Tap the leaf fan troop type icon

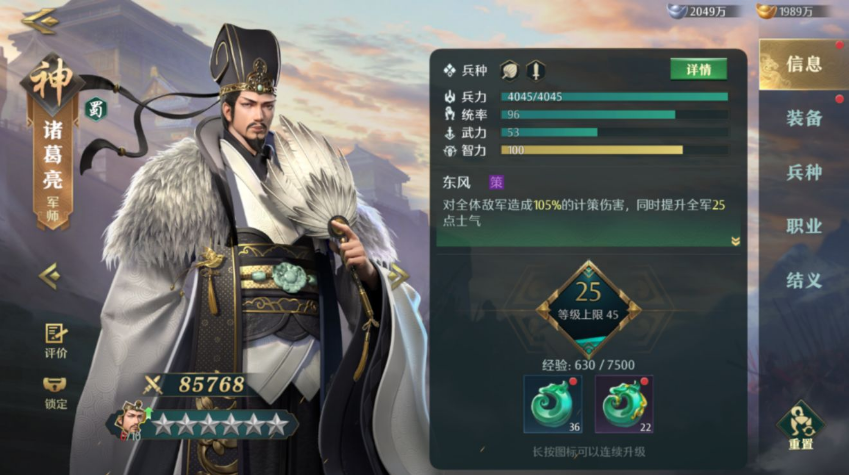pyautogui.click(x=509, y=70)
